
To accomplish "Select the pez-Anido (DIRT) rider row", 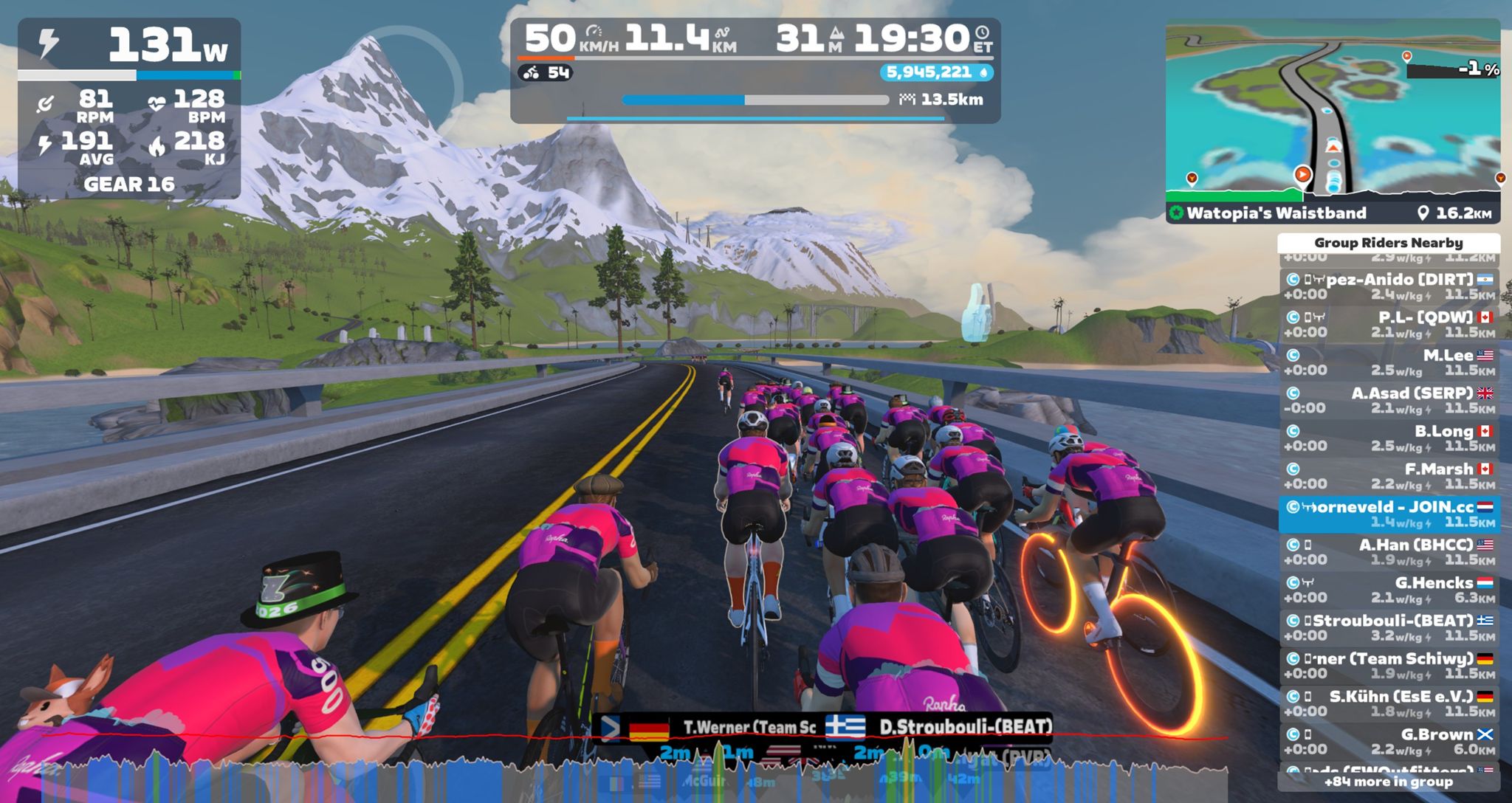I will coord(1389,286).
